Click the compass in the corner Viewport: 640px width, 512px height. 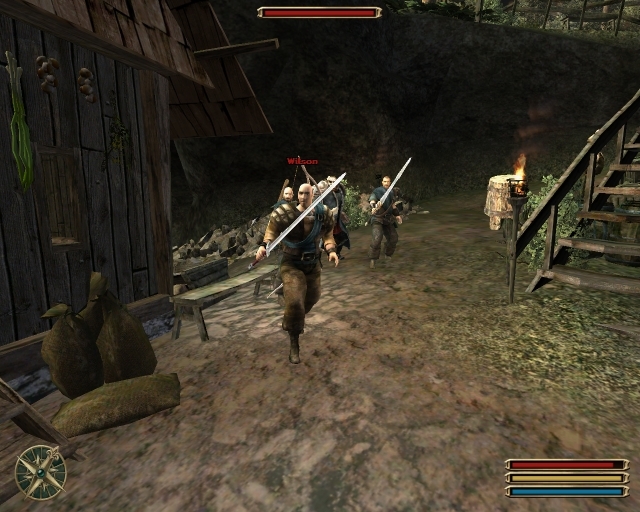pos(41,471)
